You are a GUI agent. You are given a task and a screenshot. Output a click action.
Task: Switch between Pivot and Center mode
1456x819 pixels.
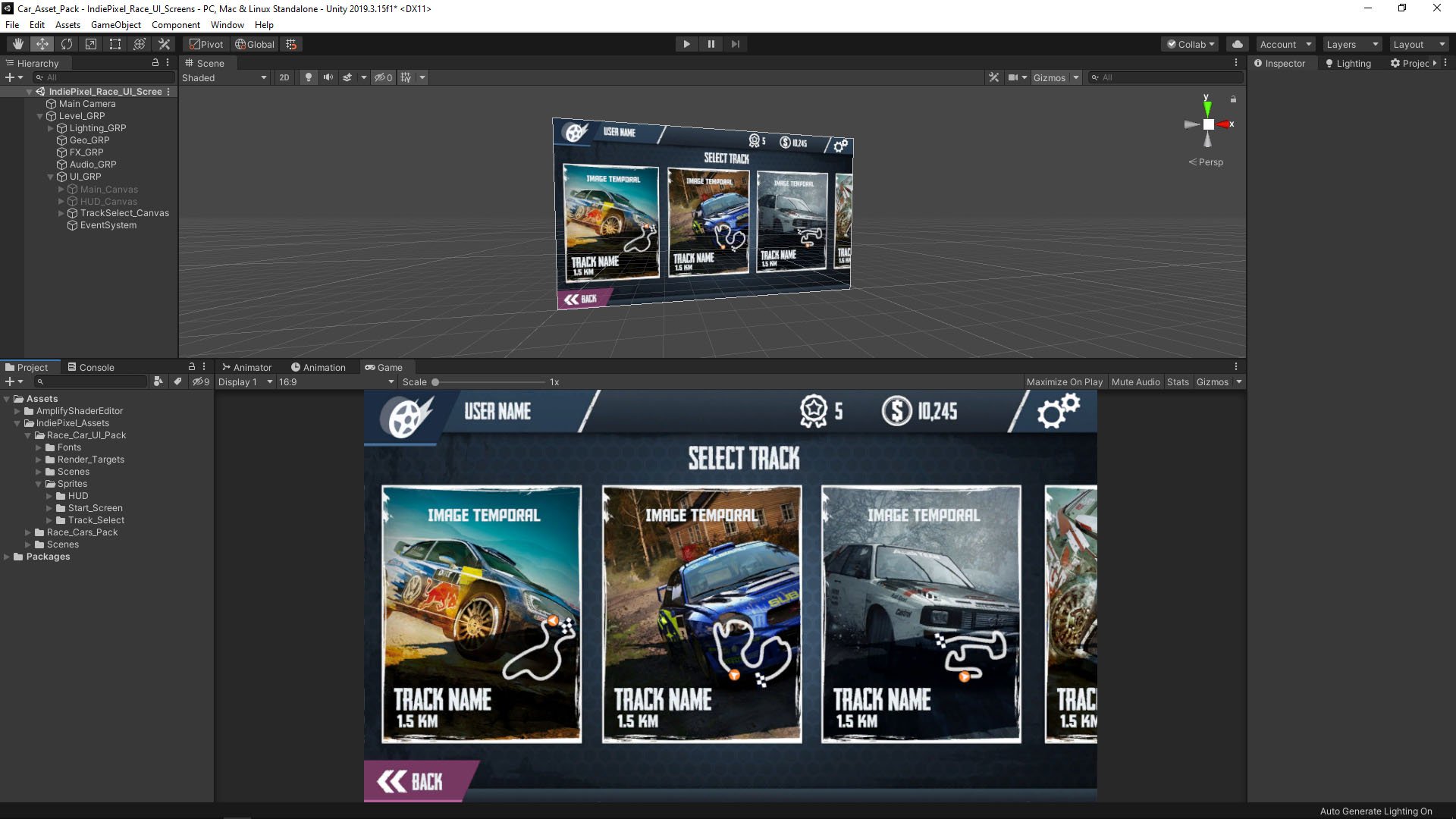click(206, 44)
